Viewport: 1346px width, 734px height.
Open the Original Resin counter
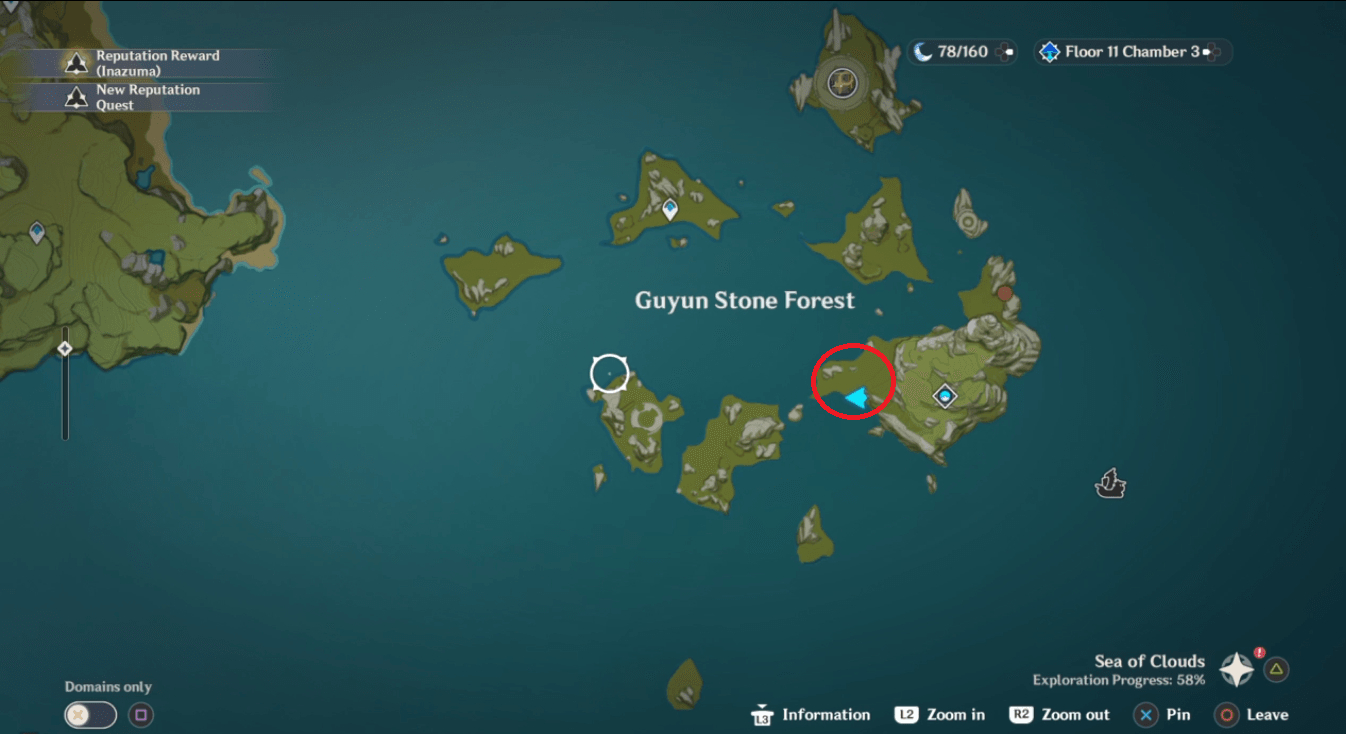(960, 52)
